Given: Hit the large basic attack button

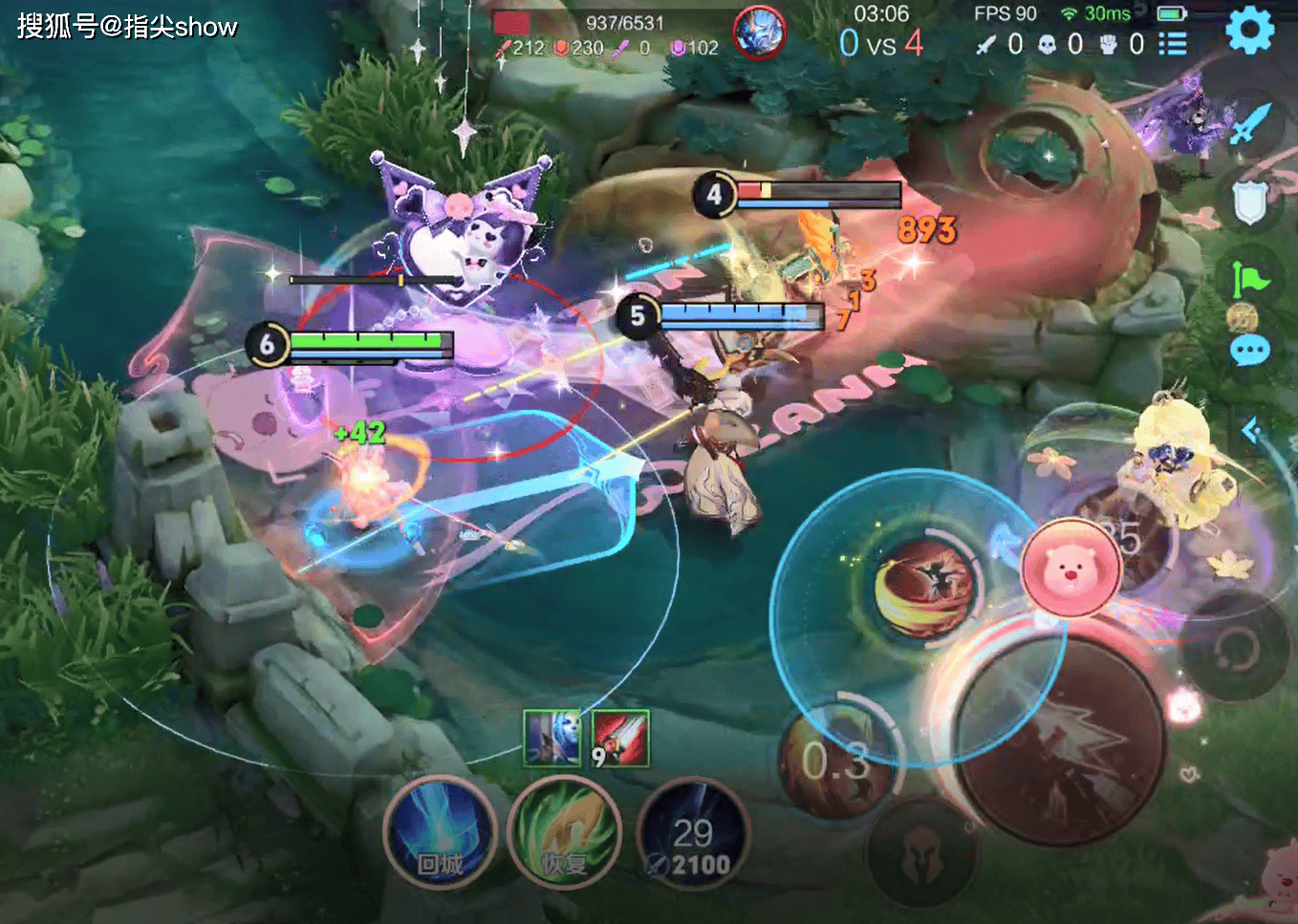Looking at the screenshot, I should tap(1061, 742).
